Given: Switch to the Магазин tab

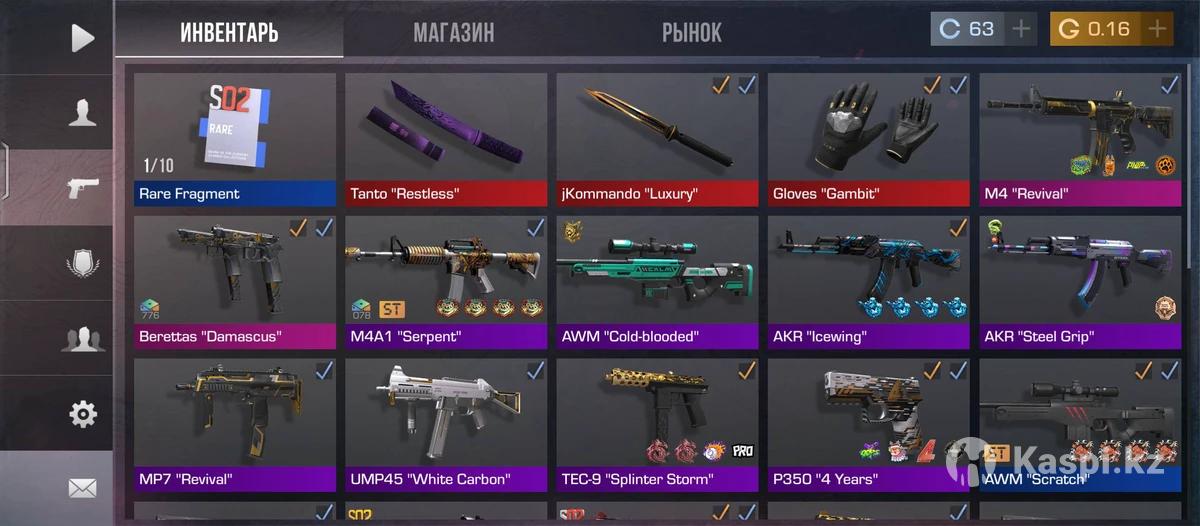Looking at the screenshot, I should click(x=453, y=32).
